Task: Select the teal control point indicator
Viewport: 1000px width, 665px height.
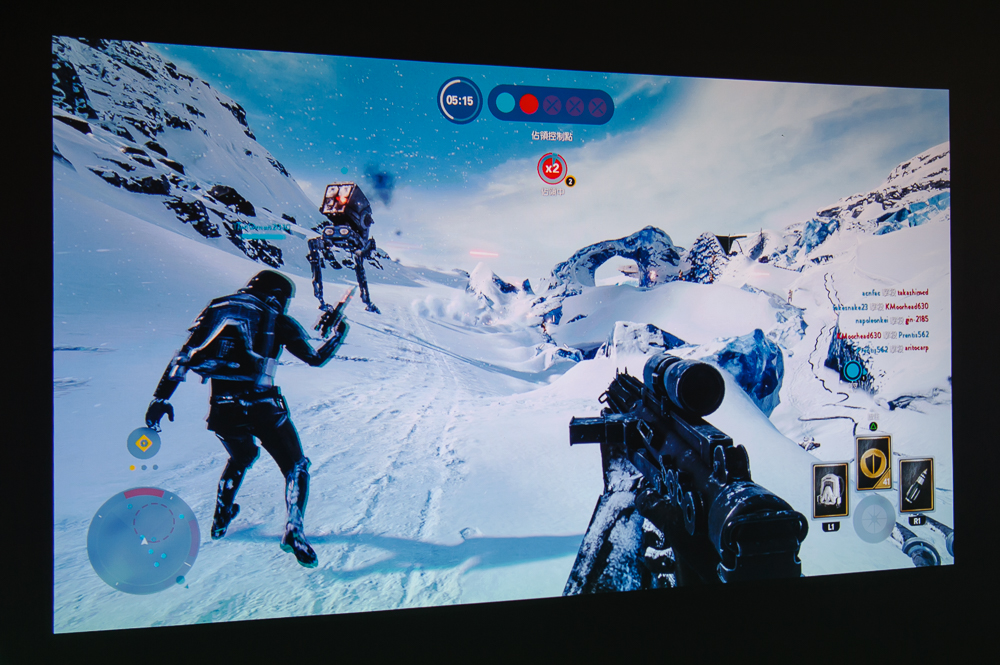Action: 506,103
